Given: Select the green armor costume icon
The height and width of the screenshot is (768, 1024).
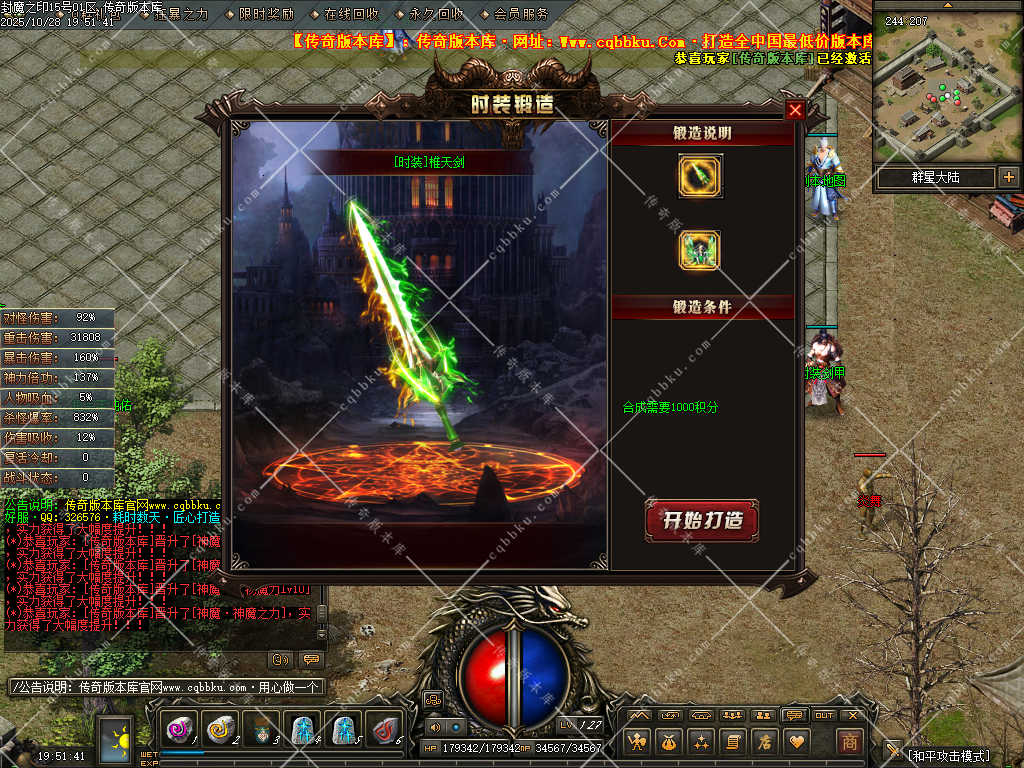Looking at the screenshot, I should click(700, 250).
